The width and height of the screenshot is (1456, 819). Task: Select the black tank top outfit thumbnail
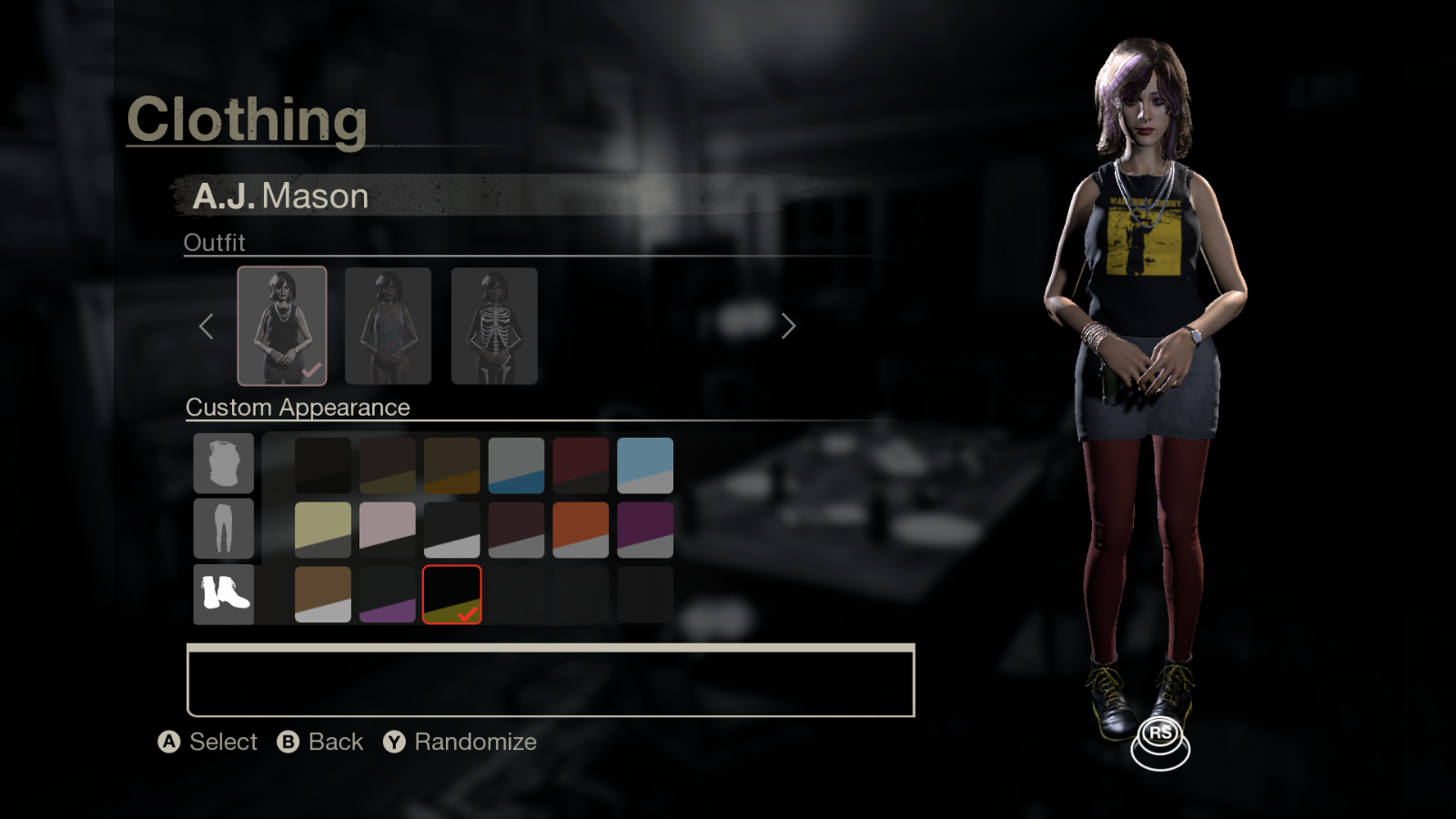282,326
